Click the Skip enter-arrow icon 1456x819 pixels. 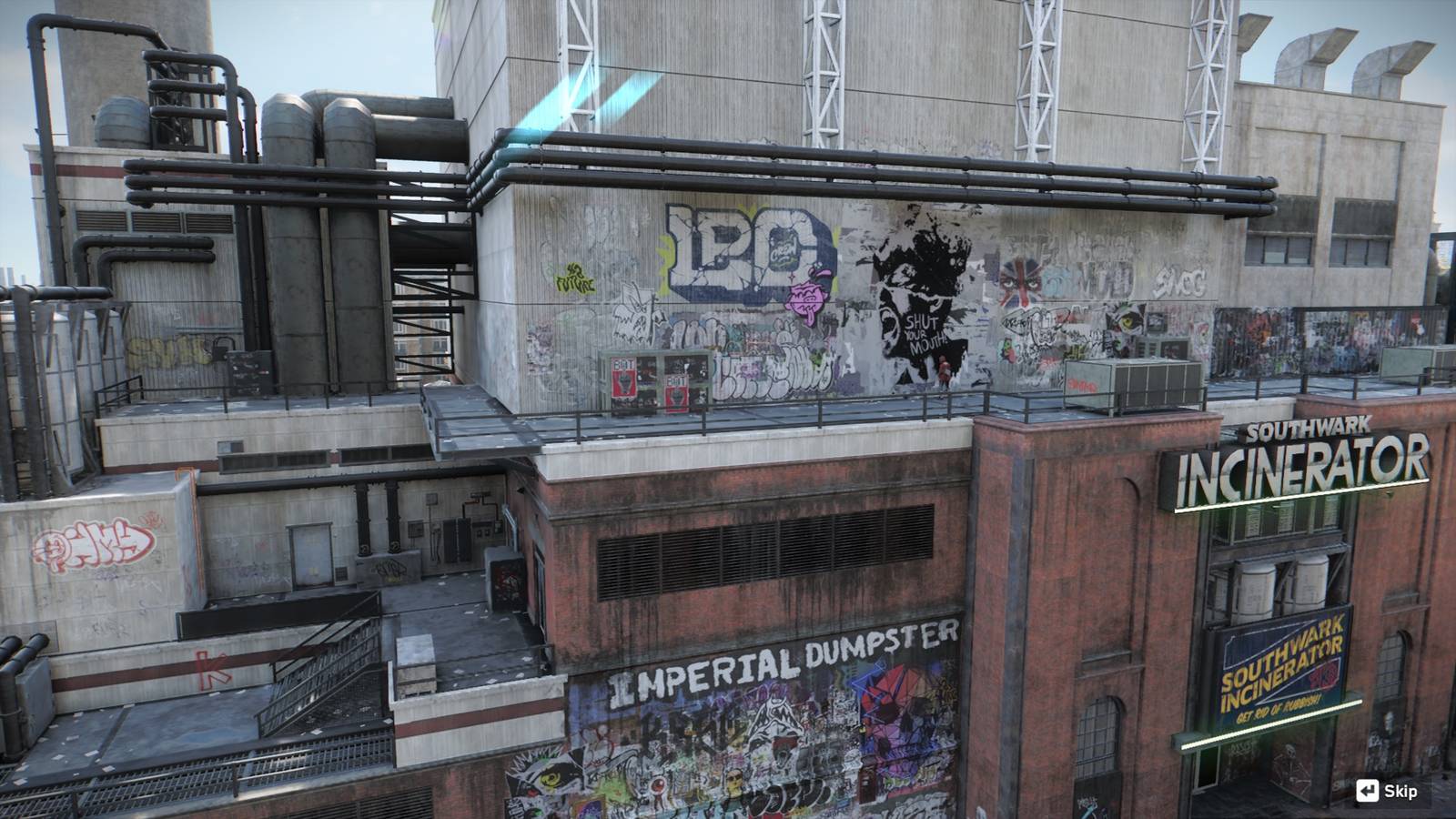pyautogui.click(x=1368, y=790)
